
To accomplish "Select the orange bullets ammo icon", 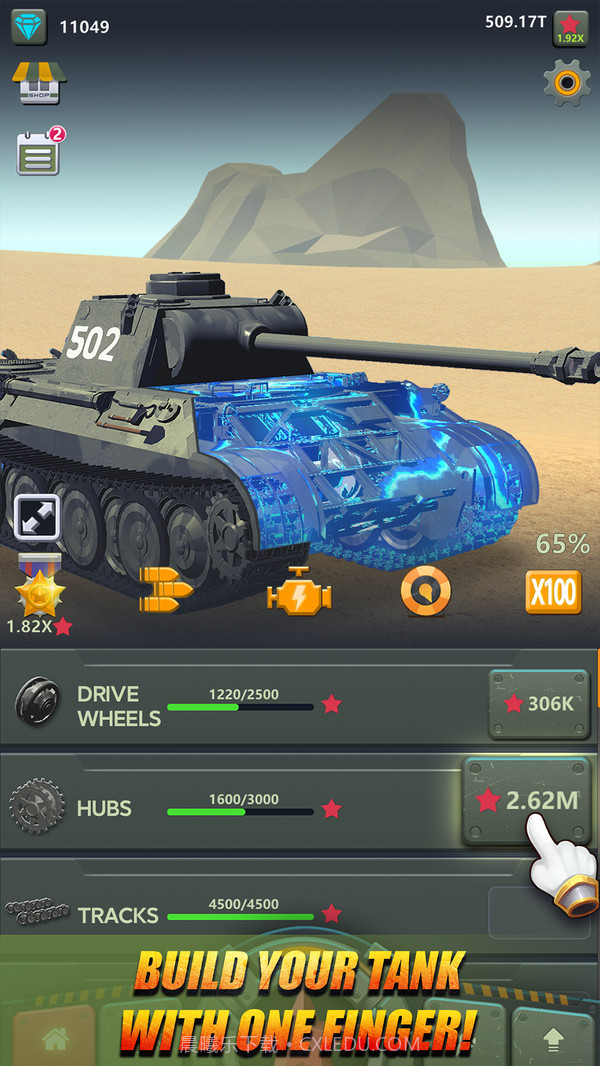I will click(x=166, y=591).
